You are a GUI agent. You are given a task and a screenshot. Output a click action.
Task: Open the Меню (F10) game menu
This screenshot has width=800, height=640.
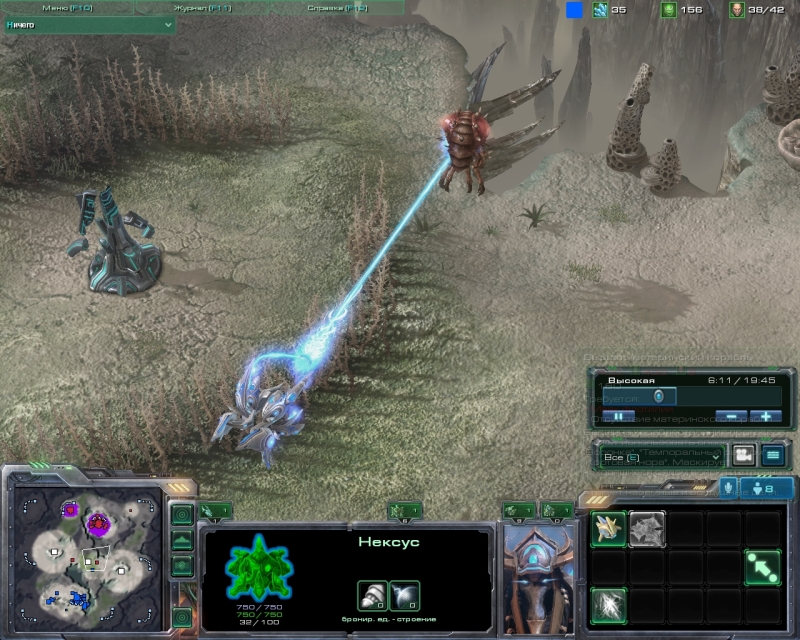[x=68, y=7]
